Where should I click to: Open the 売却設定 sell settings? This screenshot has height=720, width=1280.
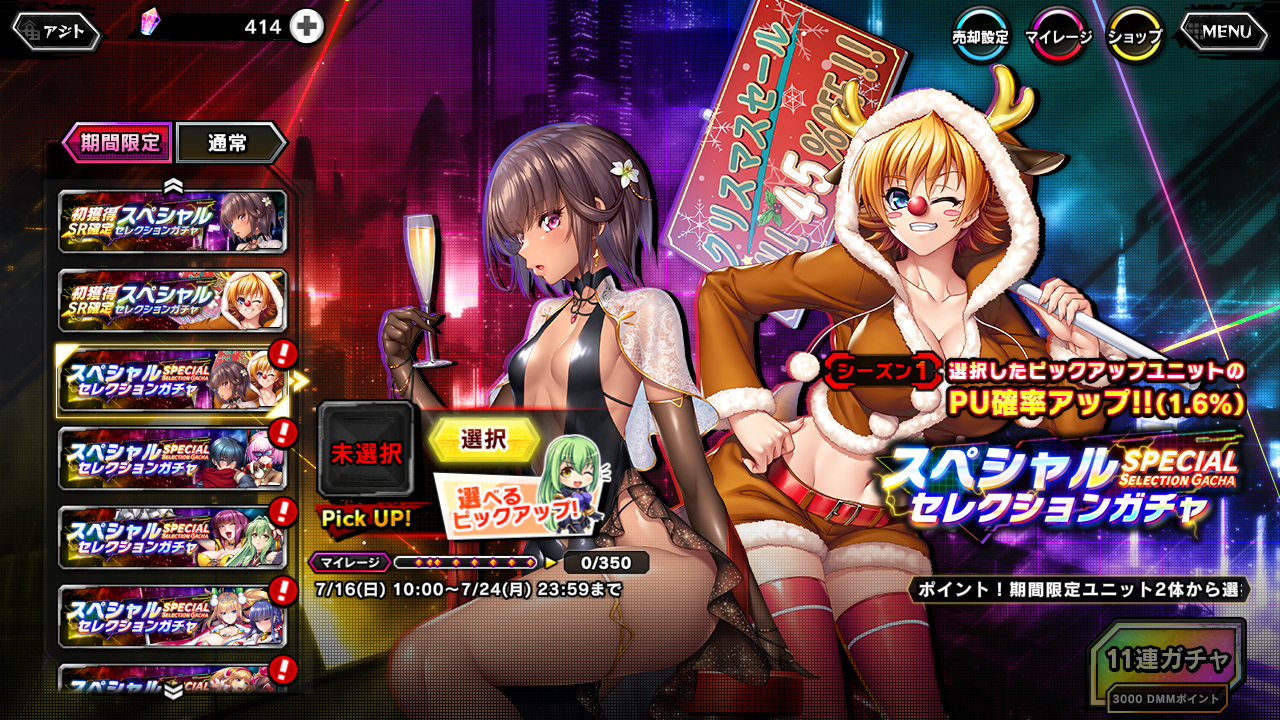point(979,36)
